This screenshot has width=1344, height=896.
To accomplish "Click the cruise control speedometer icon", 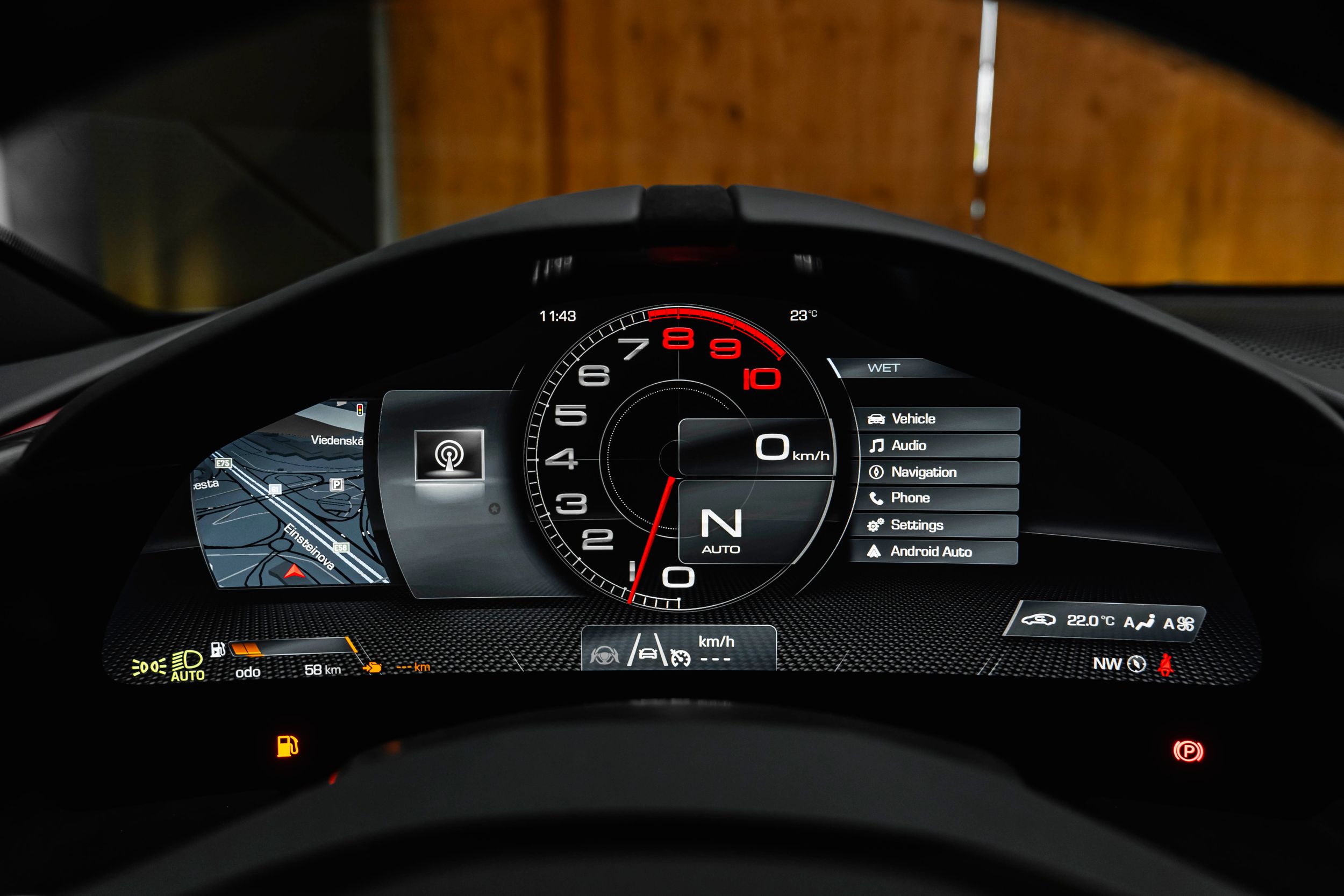I will [680, 658].
